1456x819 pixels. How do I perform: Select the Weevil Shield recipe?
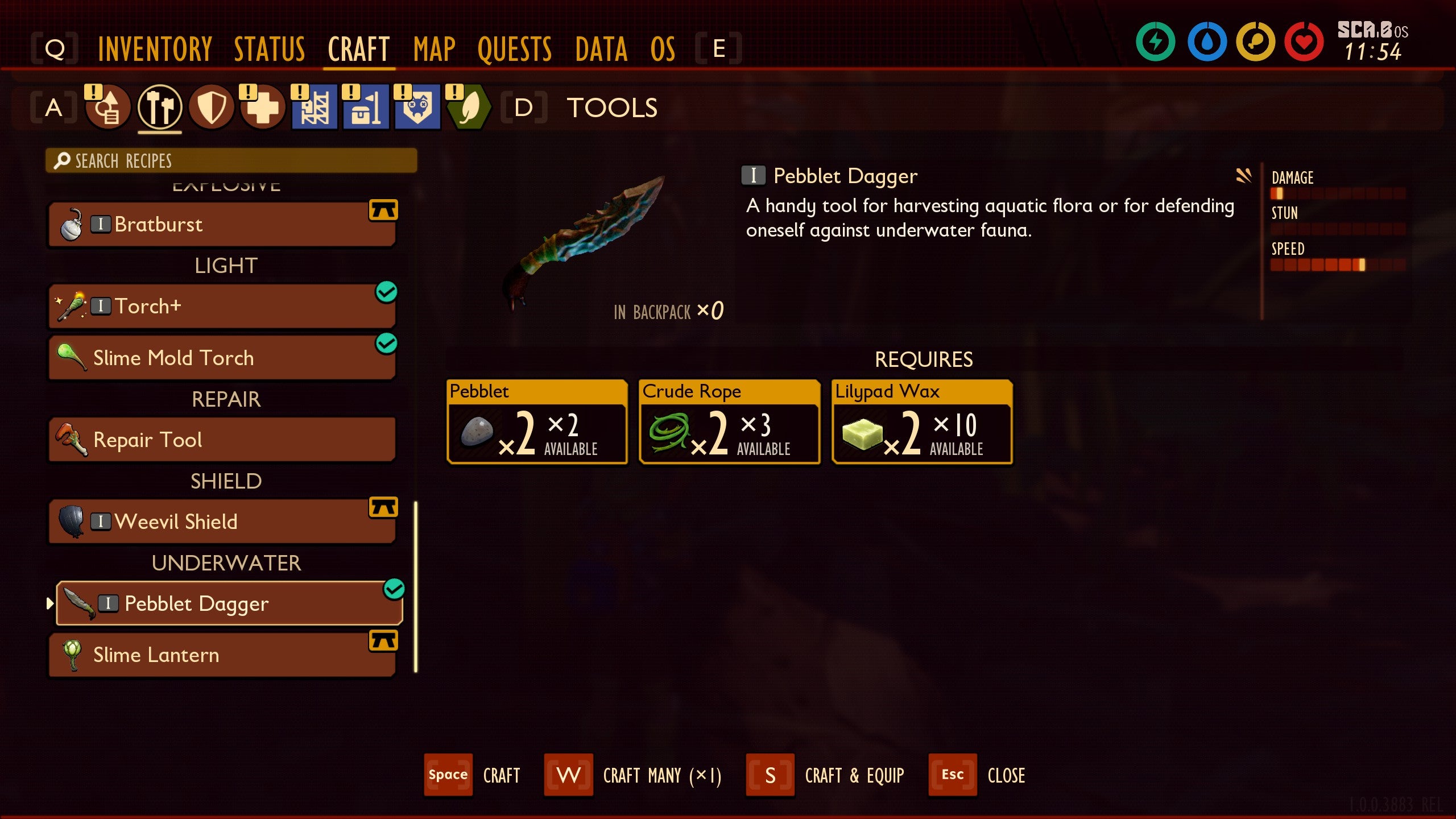222,522
